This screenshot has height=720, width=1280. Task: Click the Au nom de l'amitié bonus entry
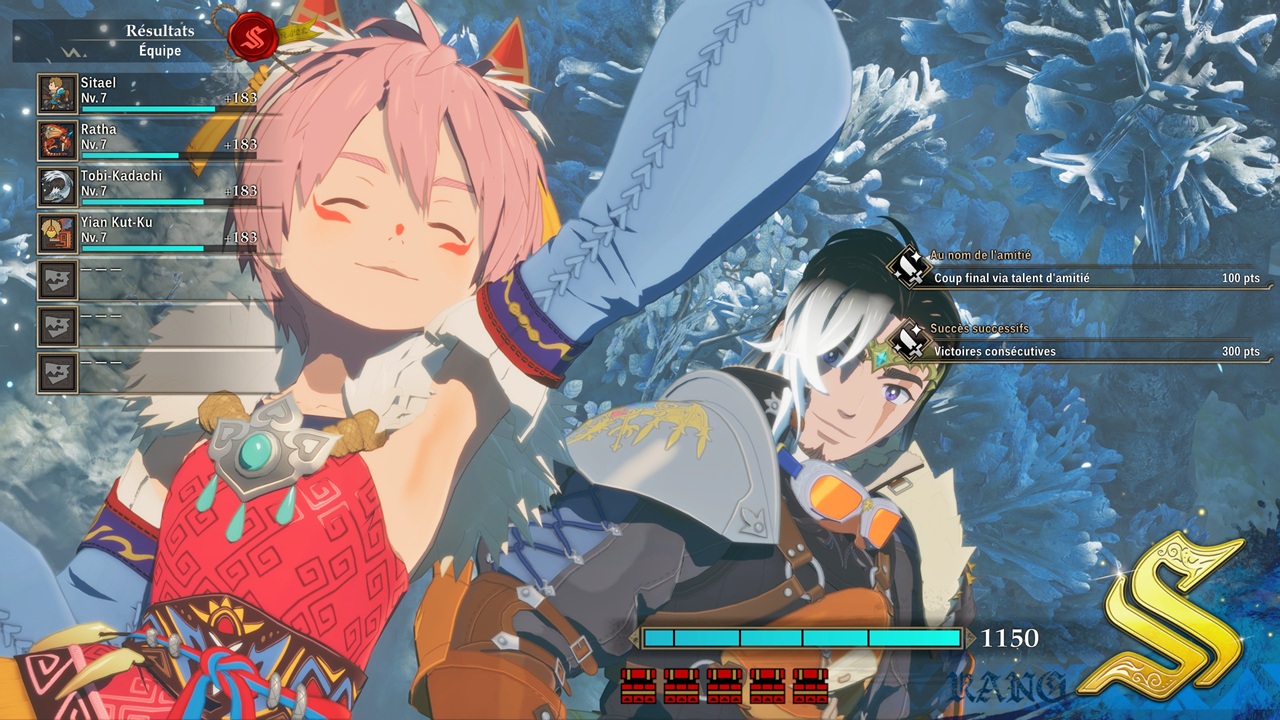tap(1080, 270)
